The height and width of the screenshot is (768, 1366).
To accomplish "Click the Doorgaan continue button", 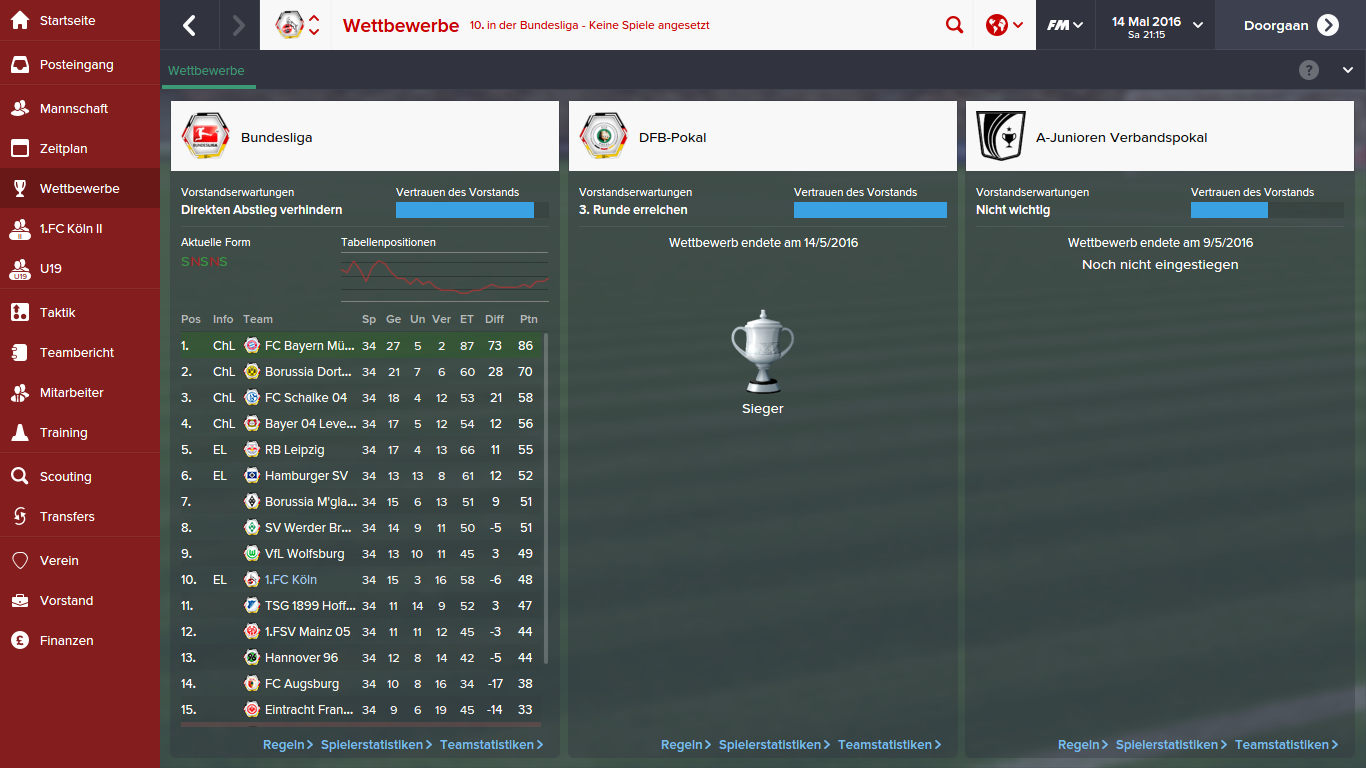I will pos(1290,25).
